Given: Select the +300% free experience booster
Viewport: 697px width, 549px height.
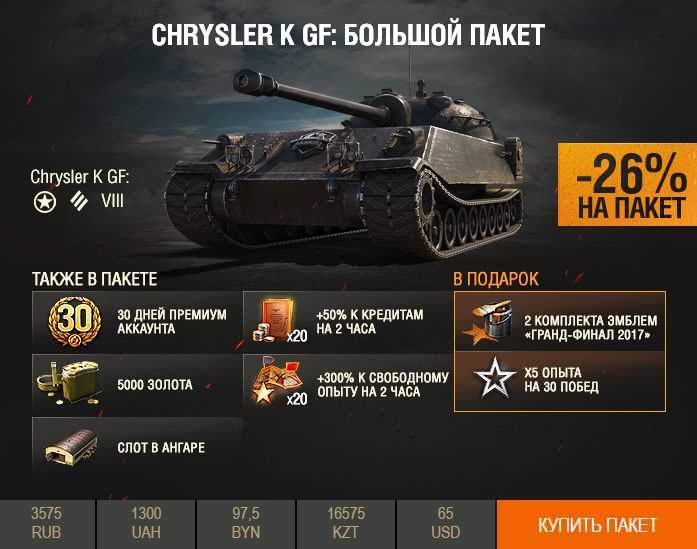Looking at the screenshot, I should pyautogui.click(x=346, y=384).
